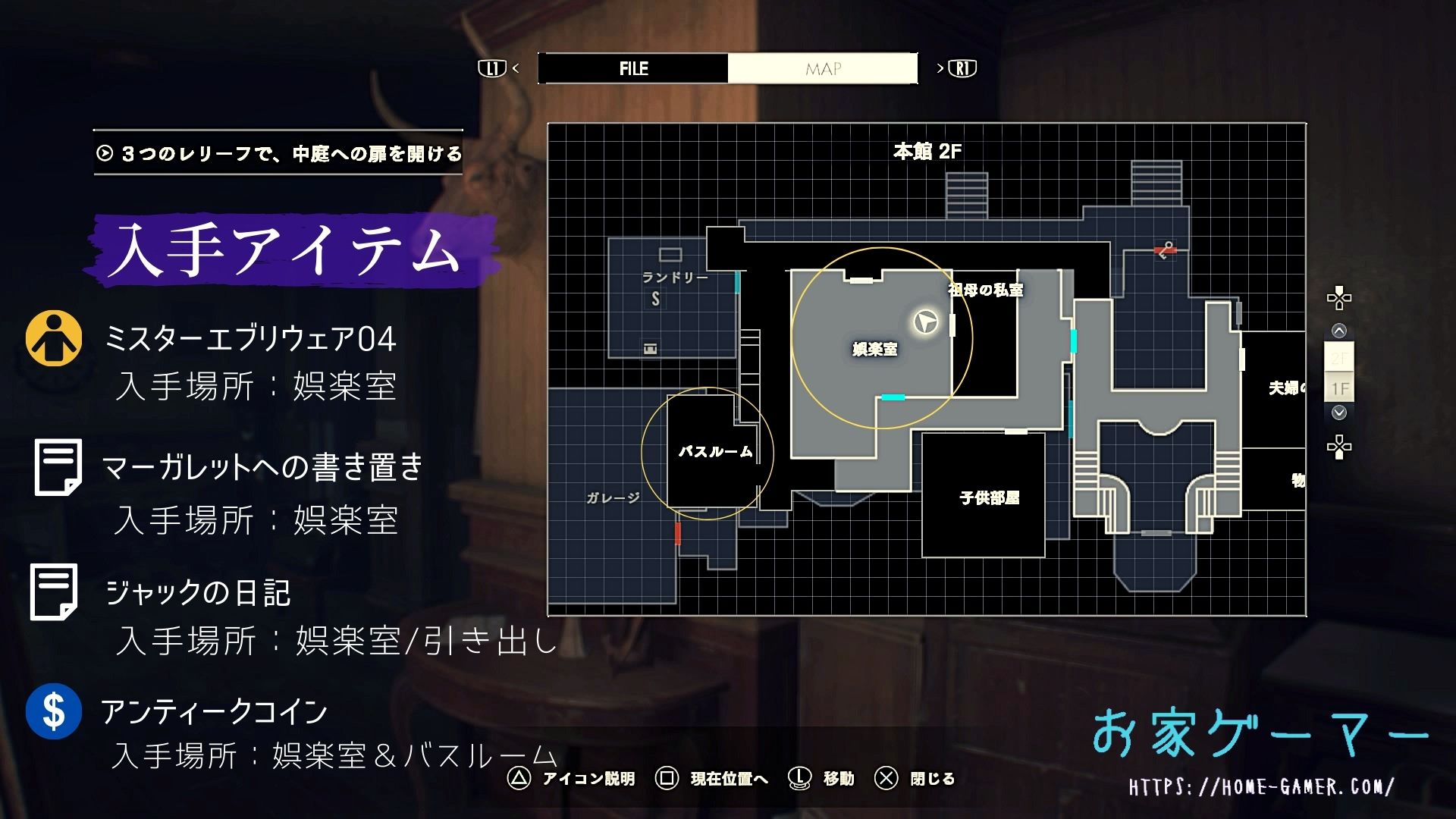The height and width of the screenshot is (819, 1456).
Task: Click the L1 shoulder button icon
Action: click(491, 68)
